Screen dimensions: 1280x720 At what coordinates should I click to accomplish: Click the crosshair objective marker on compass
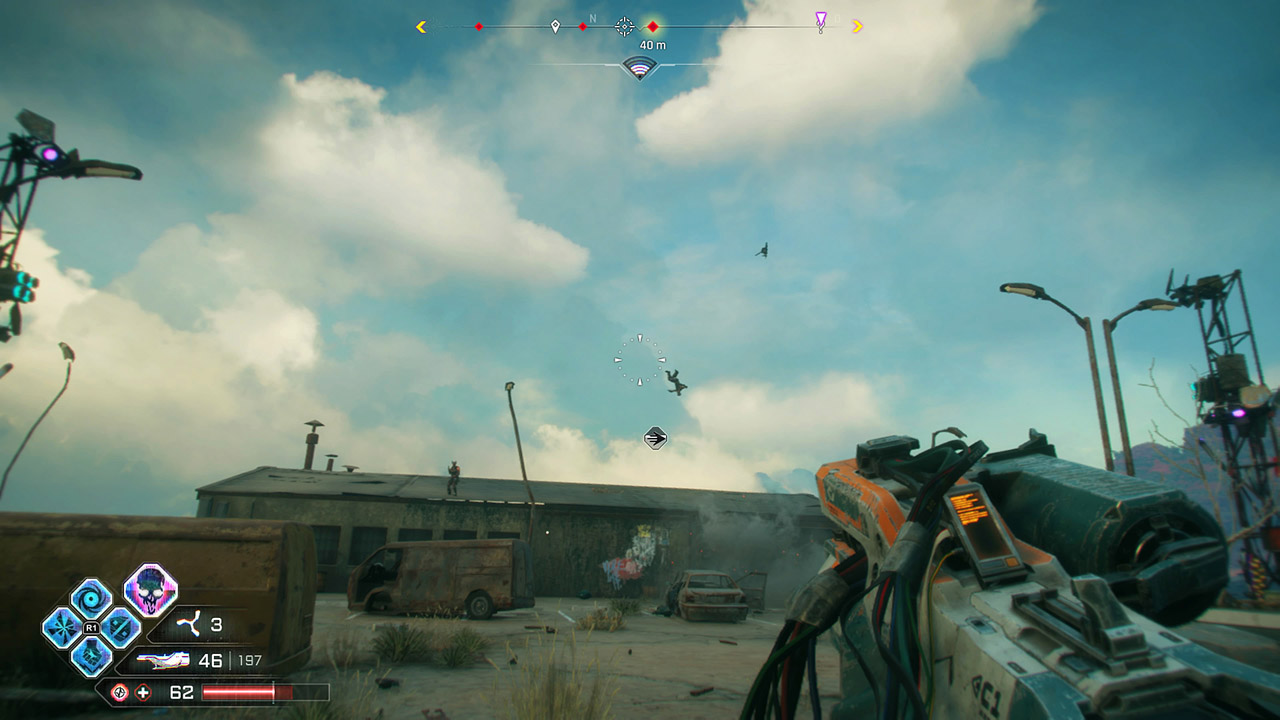click(x=624, y=26)
